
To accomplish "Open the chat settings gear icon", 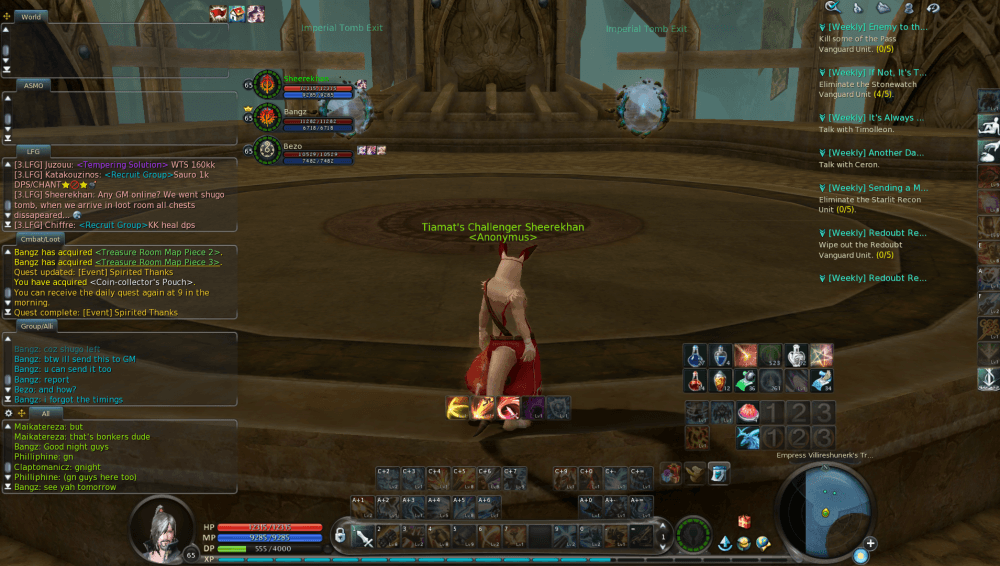I will pos(9,412).
